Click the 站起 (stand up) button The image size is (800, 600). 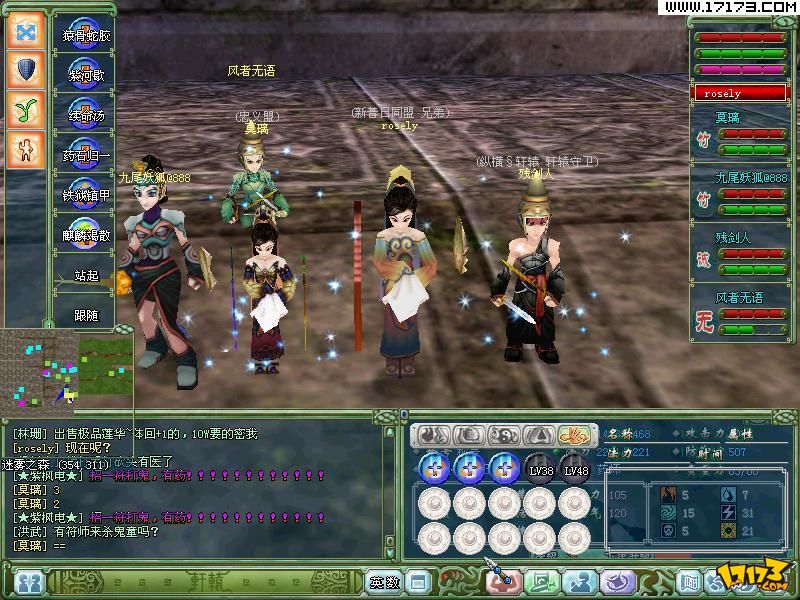[x=86, y=275]
